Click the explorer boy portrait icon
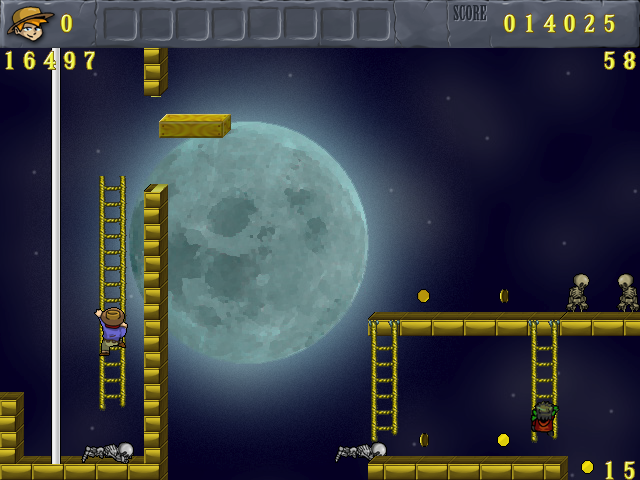Viewport: 640px width, 480px height. [29, 21]
